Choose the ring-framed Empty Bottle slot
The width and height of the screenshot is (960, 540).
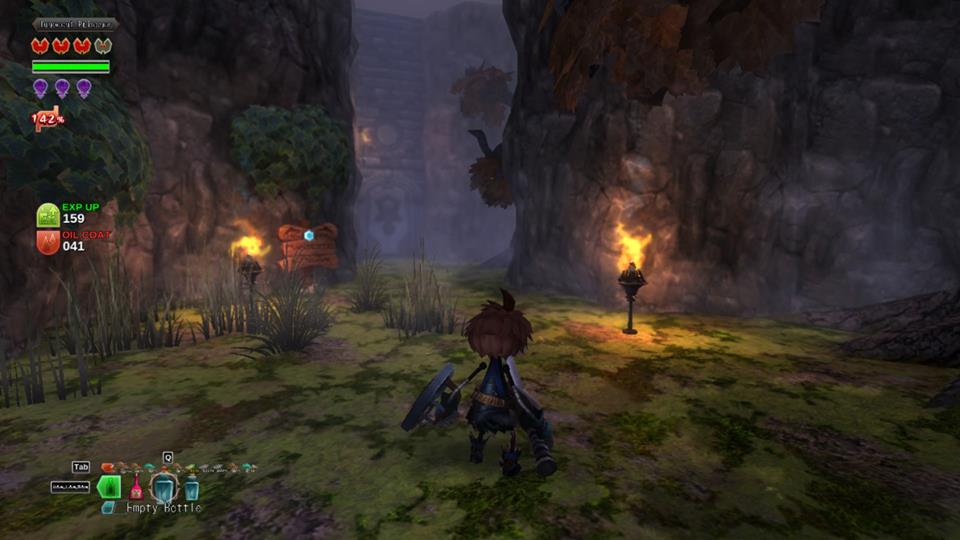pos(163,488)
